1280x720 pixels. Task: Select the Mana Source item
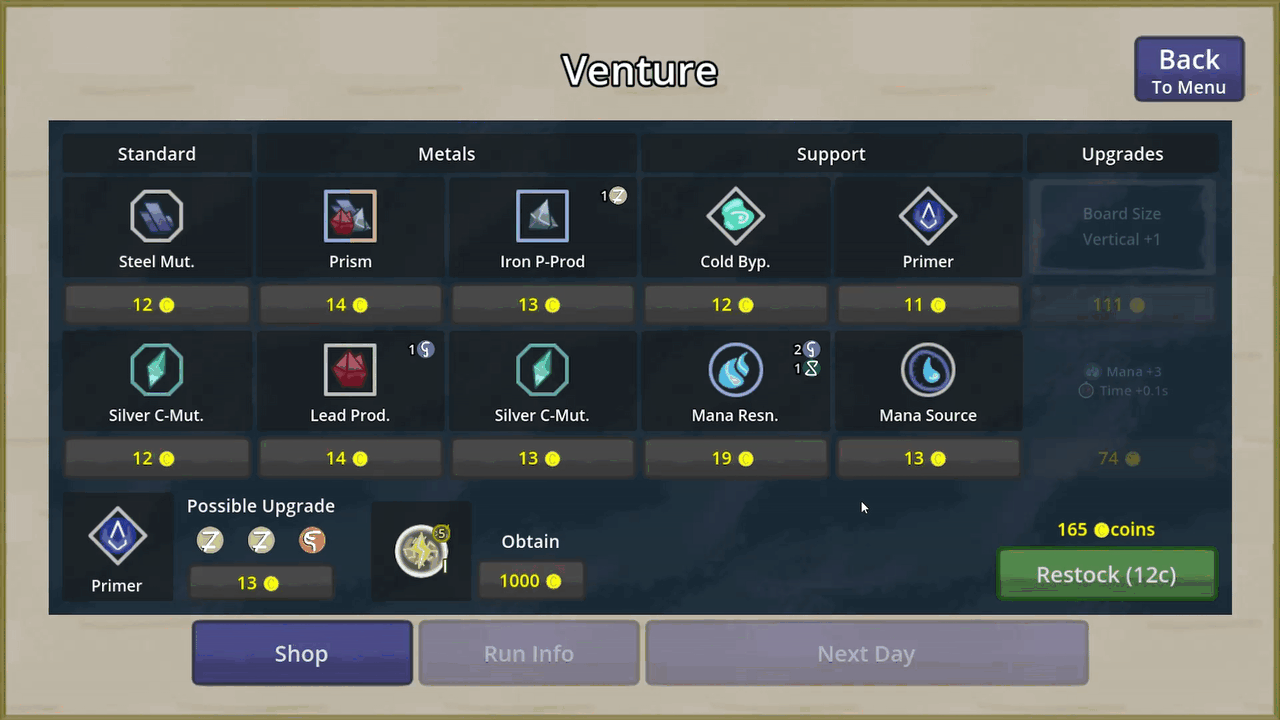point(928,381)
